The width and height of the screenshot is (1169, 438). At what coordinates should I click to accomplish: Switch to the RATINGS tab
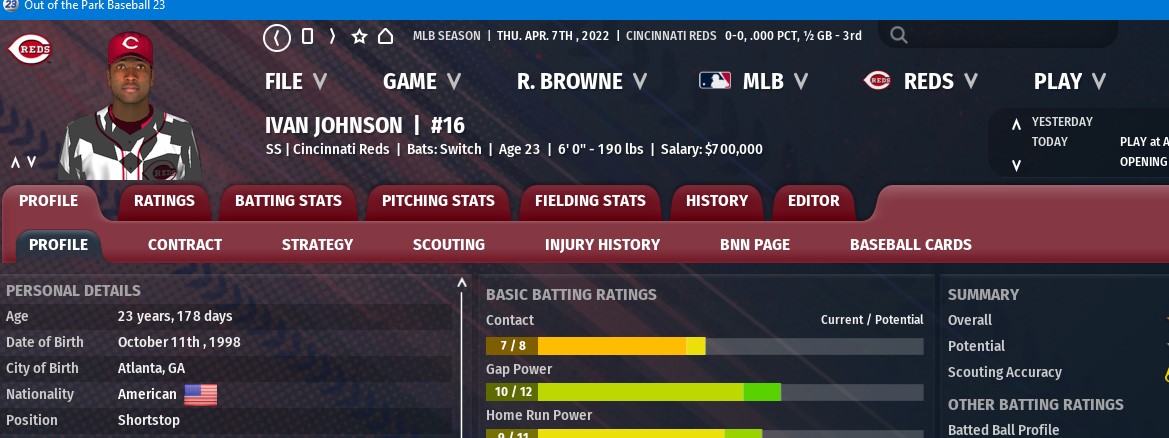tap(164, 201)
